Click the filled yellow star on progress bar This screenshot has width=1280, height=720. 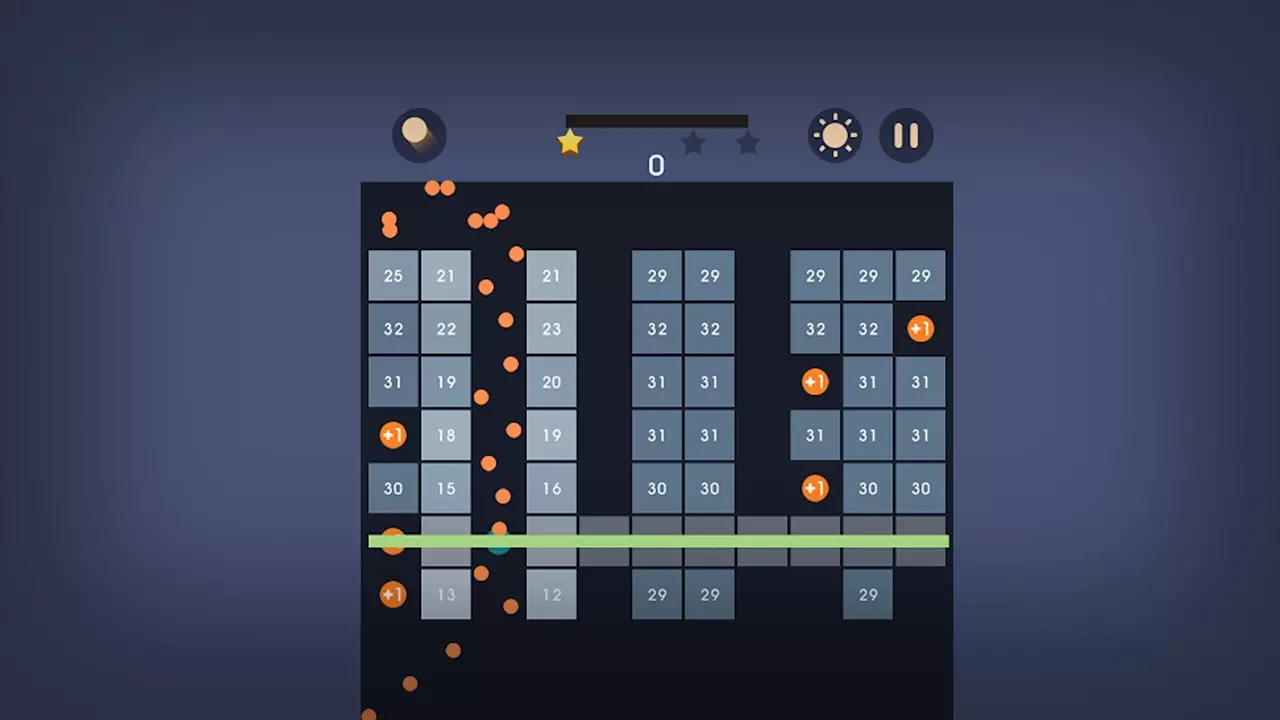pyautogui.click(x=569, y=141)
